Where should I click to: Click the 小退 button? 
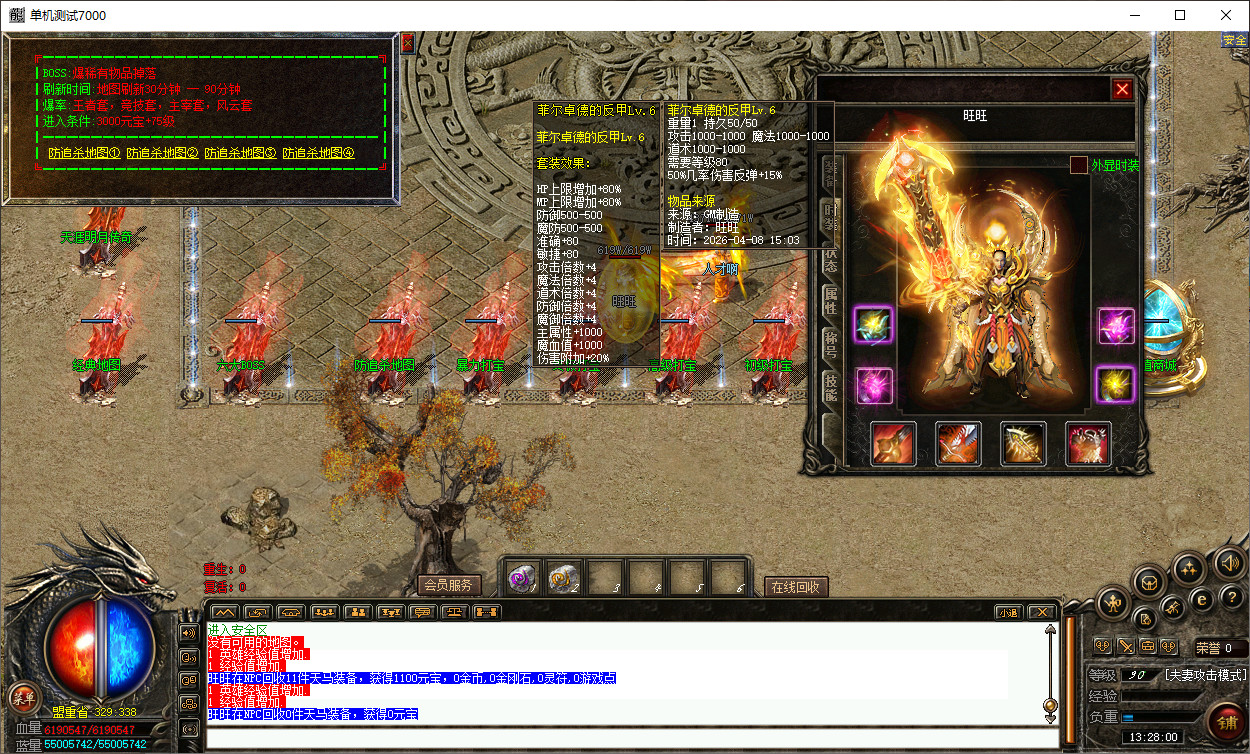(x=1008, y=612)
